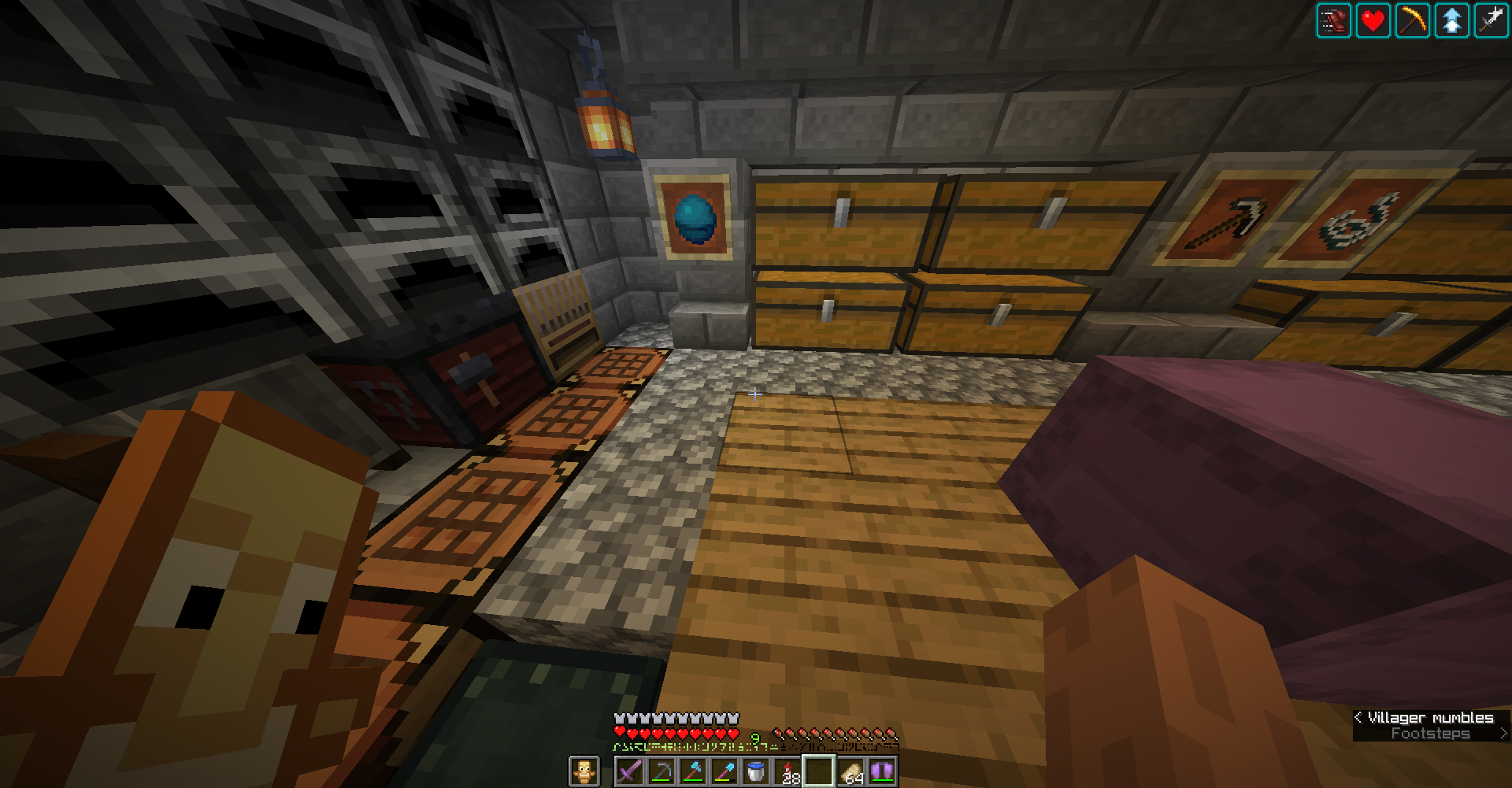The height and width of the screenshot is (788, 1512).
Task: Pick the water bucket hotbar slot
Action: 757,769
